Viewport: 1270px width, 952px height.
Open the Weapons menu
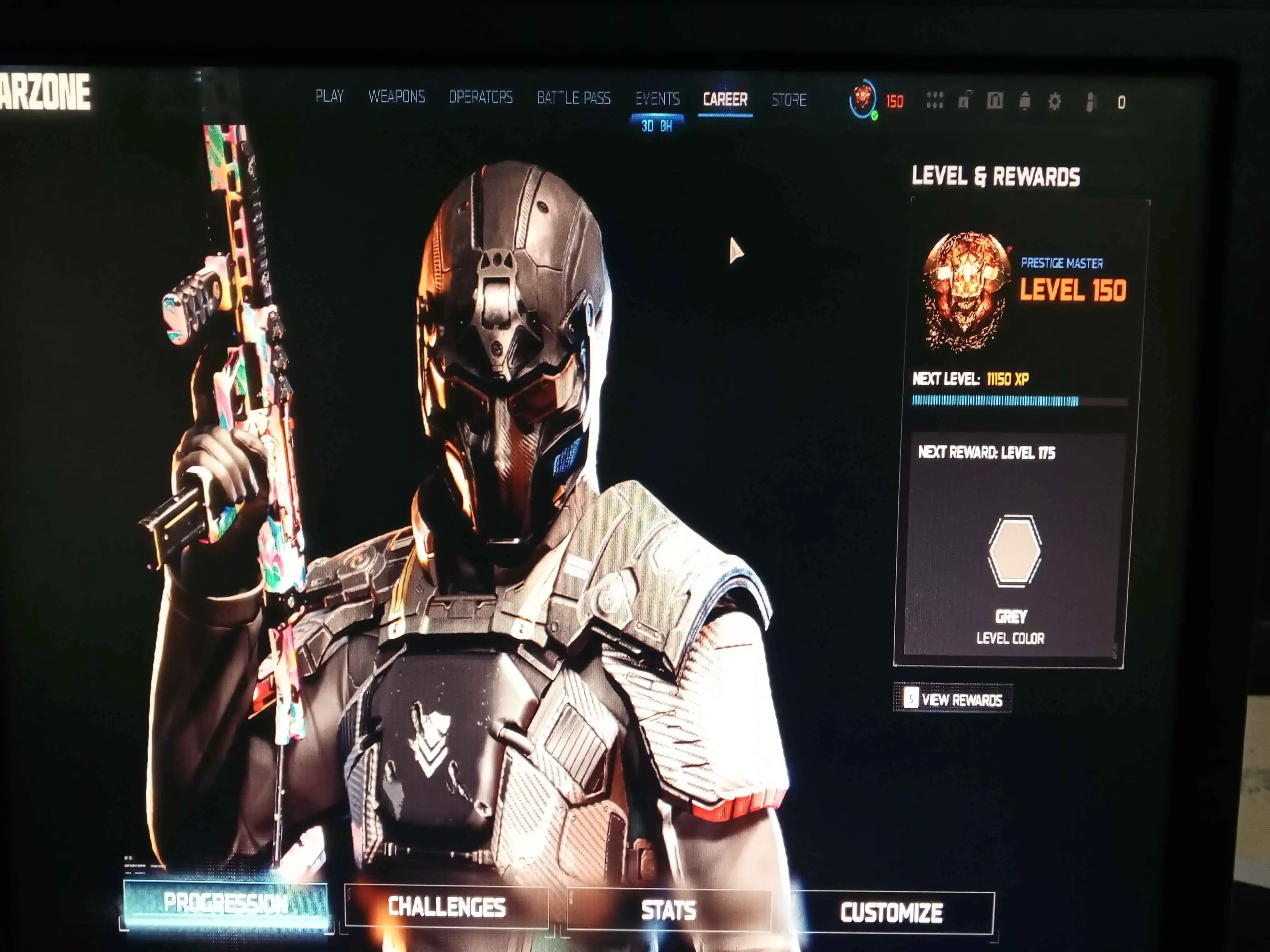point(398,97)
